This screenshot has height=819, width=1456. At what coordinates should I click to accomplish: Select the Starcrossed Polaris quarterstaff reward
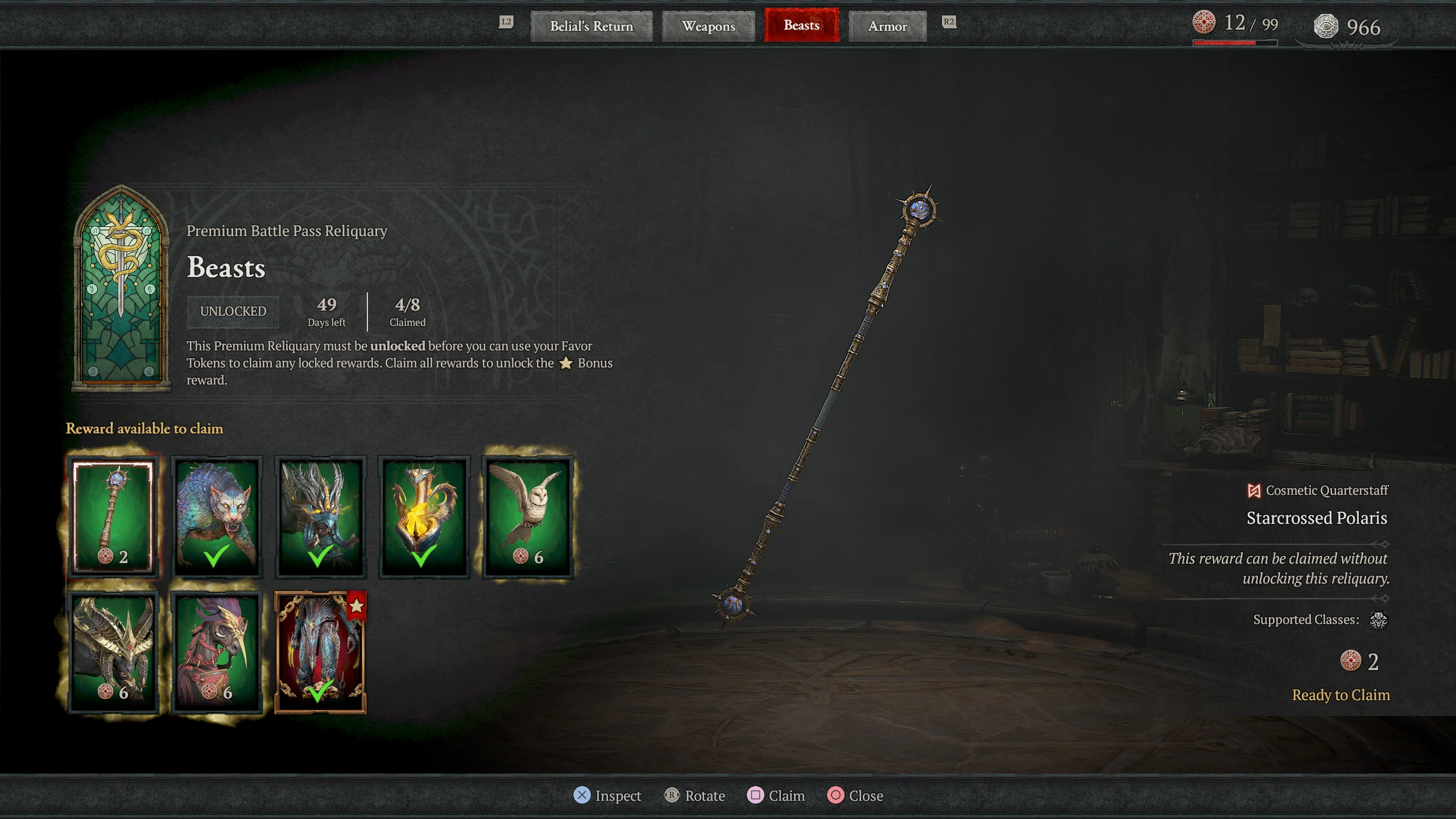[x=113, y=515]
